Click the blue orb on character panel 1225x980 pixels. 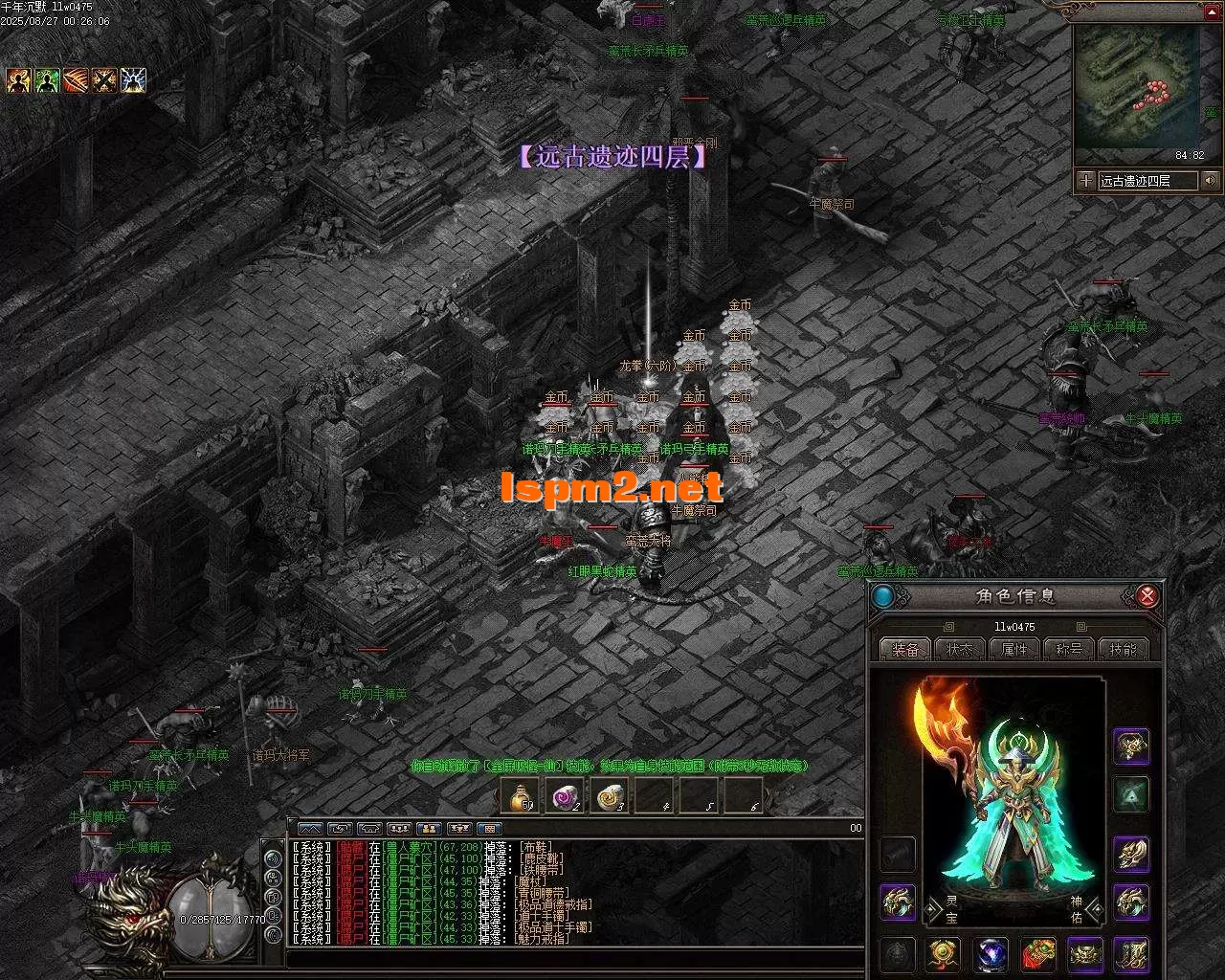[x=883, y=596]
